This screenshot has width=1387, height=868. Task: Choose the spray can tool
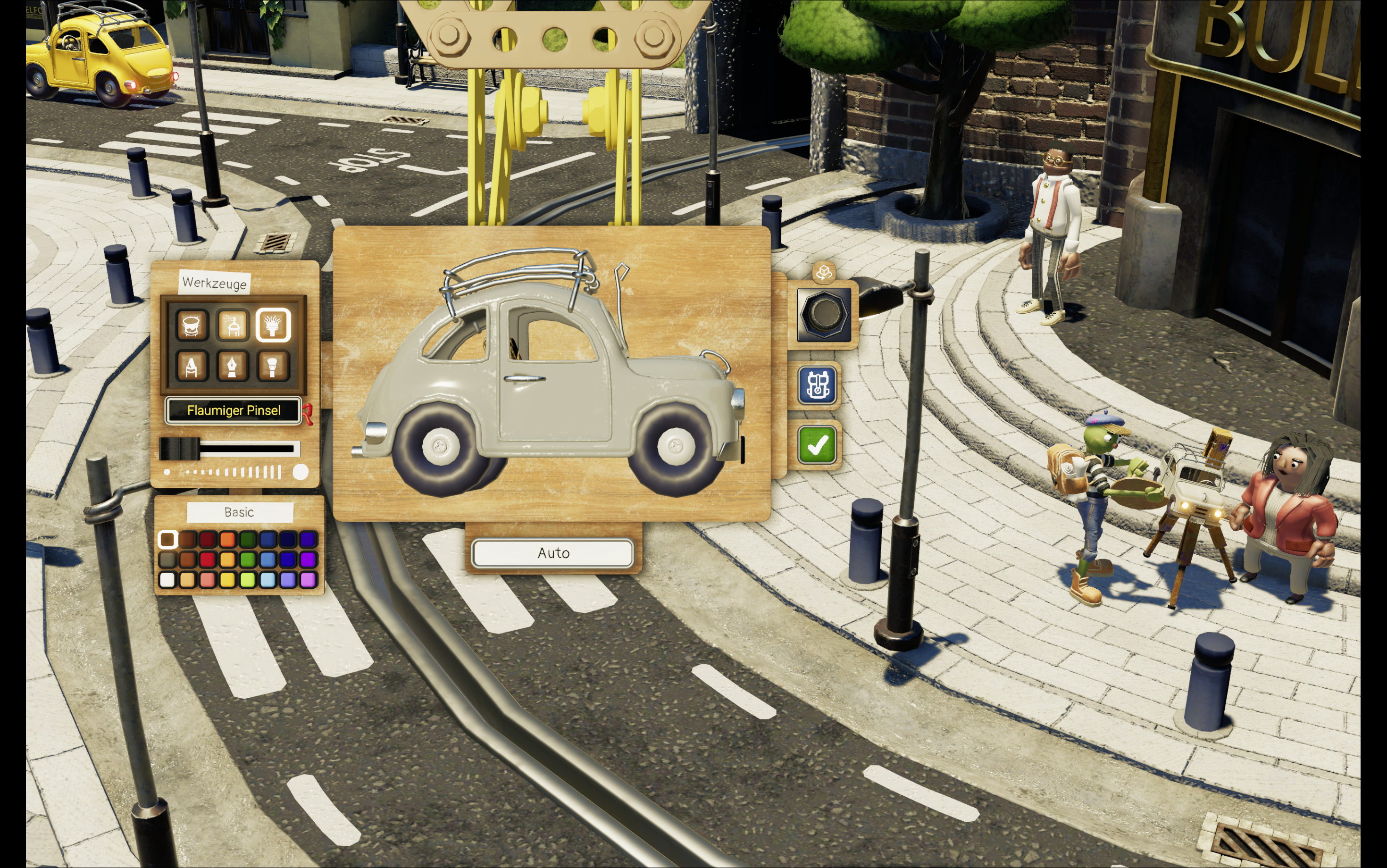pos(233,325)
